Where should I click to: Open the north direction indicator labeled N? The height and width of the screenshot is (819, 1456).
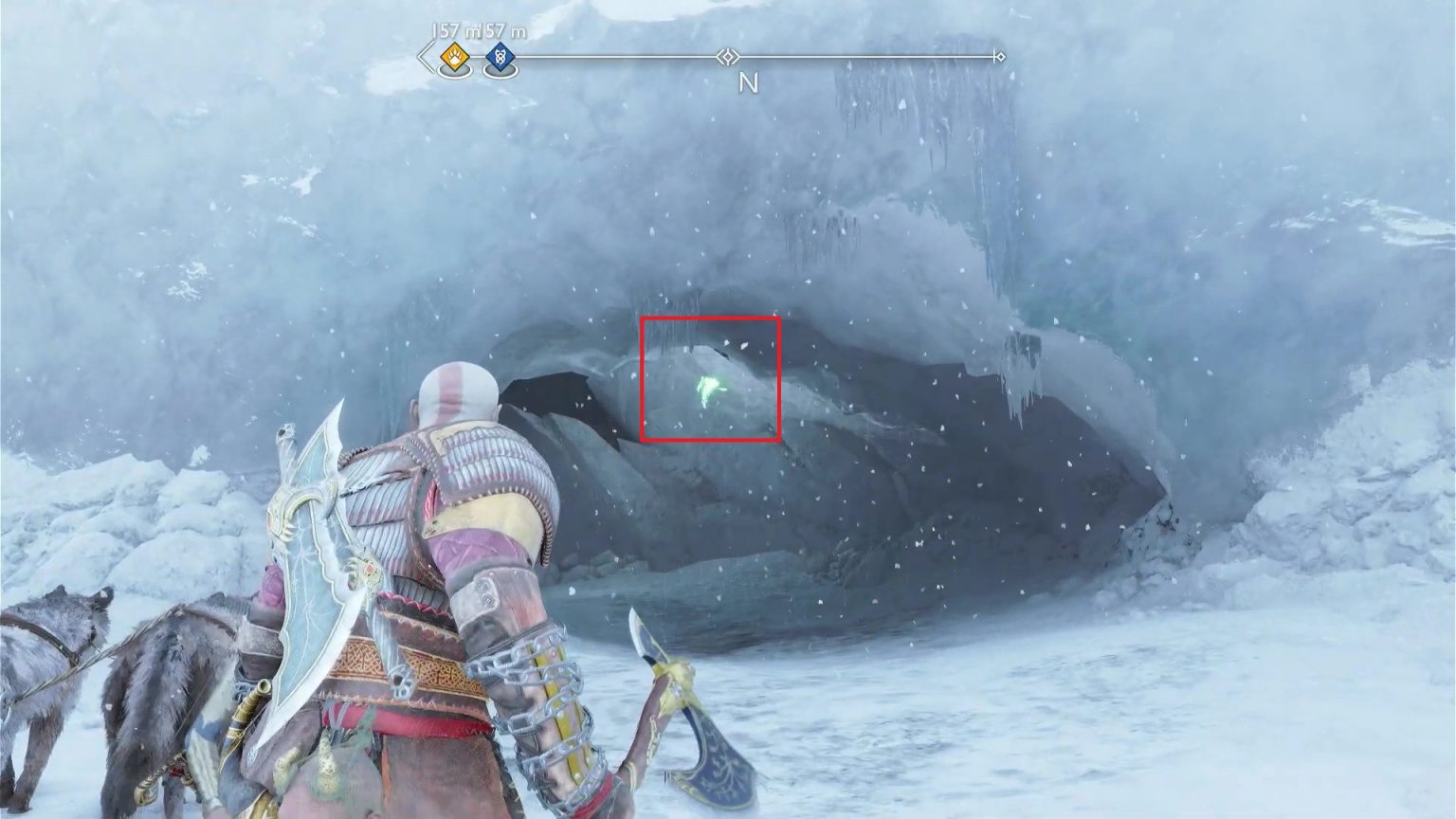coord(750,83)
